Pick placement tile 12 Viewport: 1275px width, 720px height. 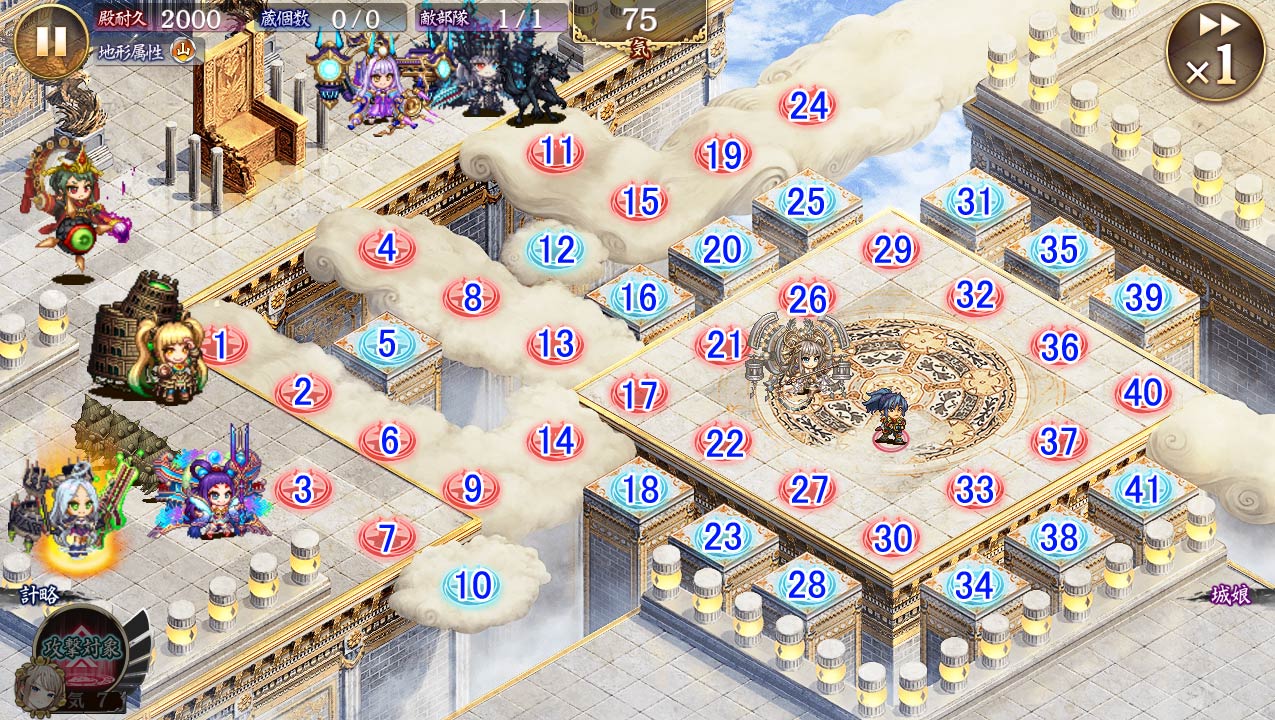click(x=556, y=250)
